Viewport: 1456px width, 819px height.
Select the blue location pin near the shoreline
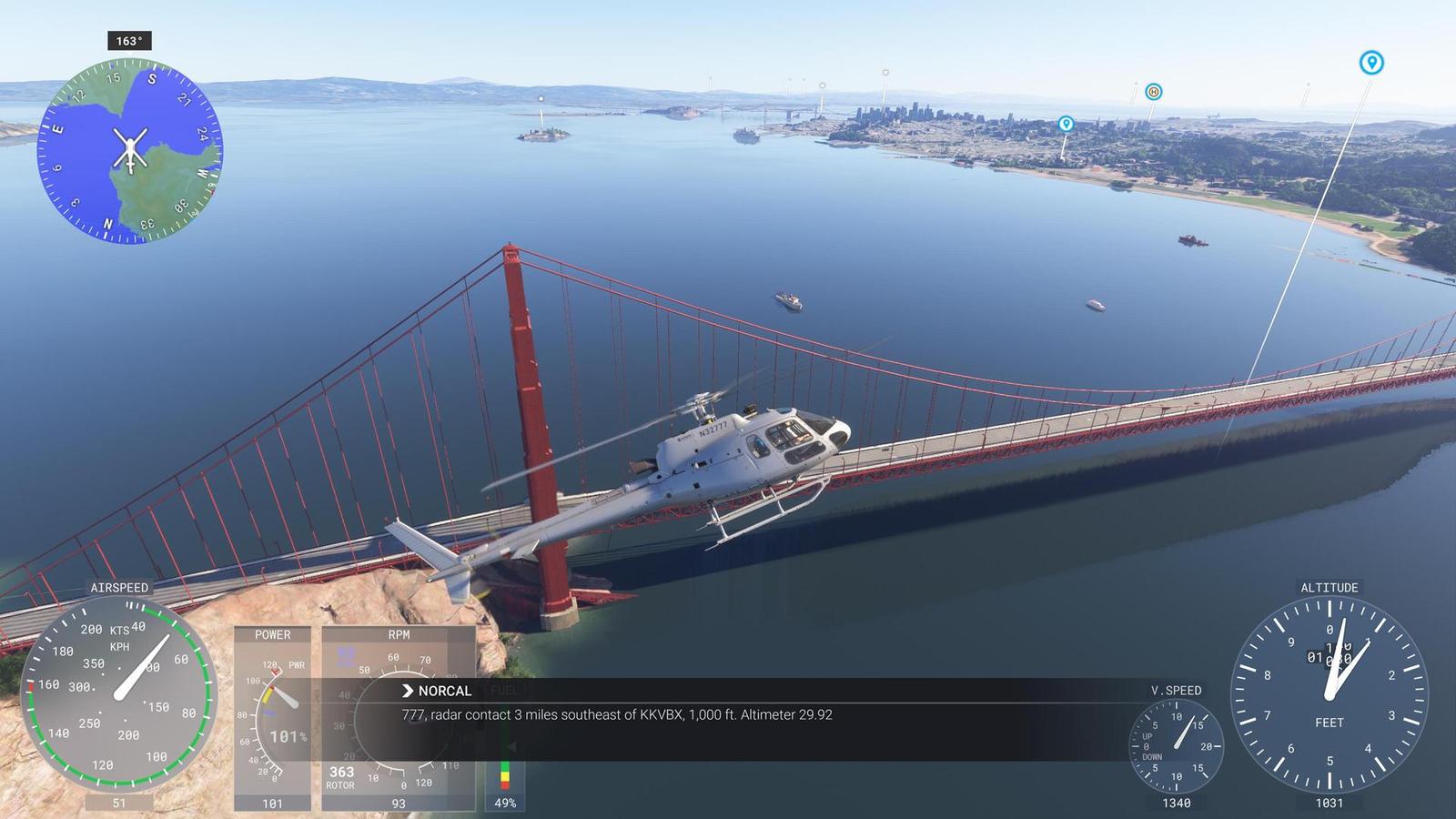(1065, 122)
